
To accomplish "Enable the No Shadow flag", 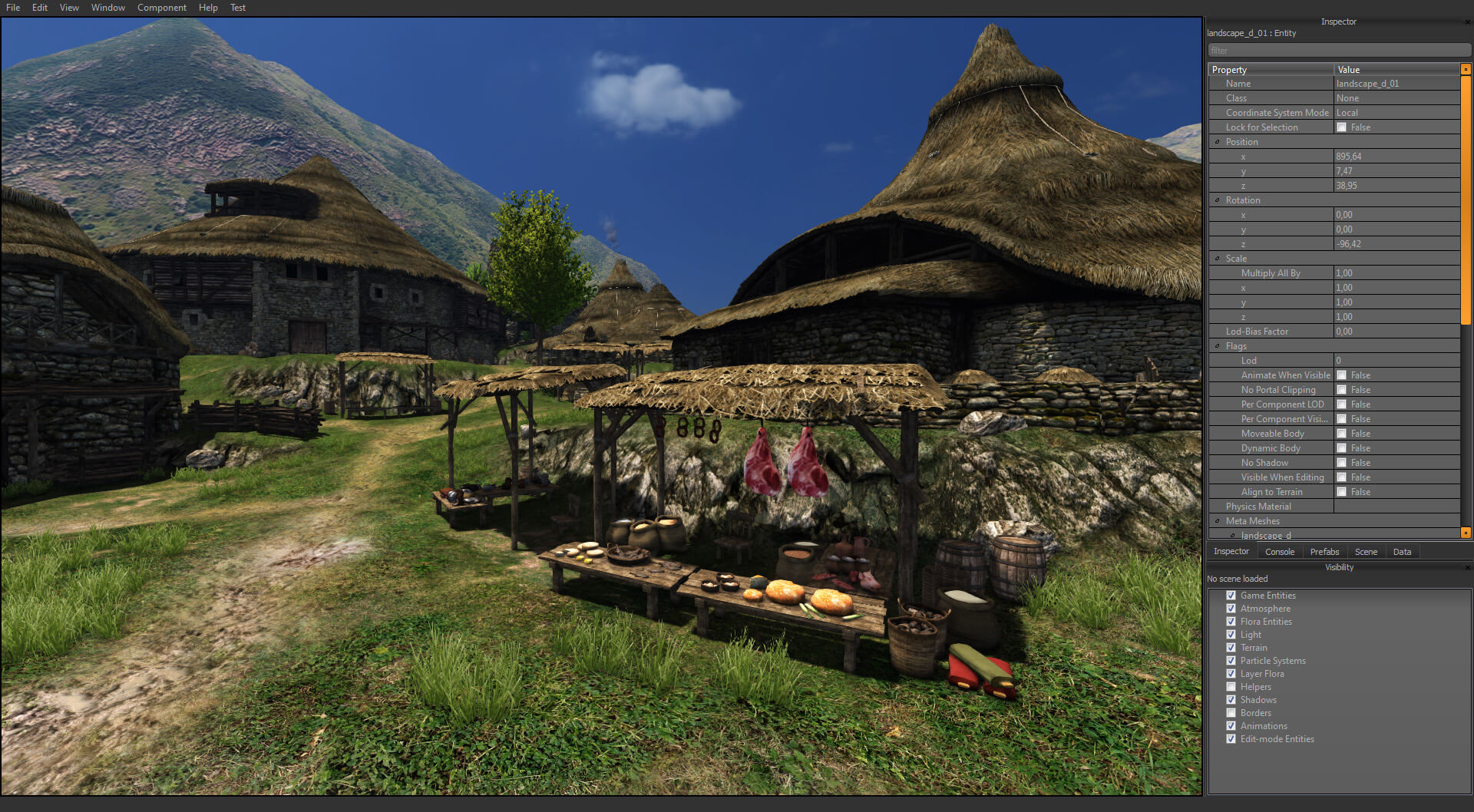I will coord(1342,462).
